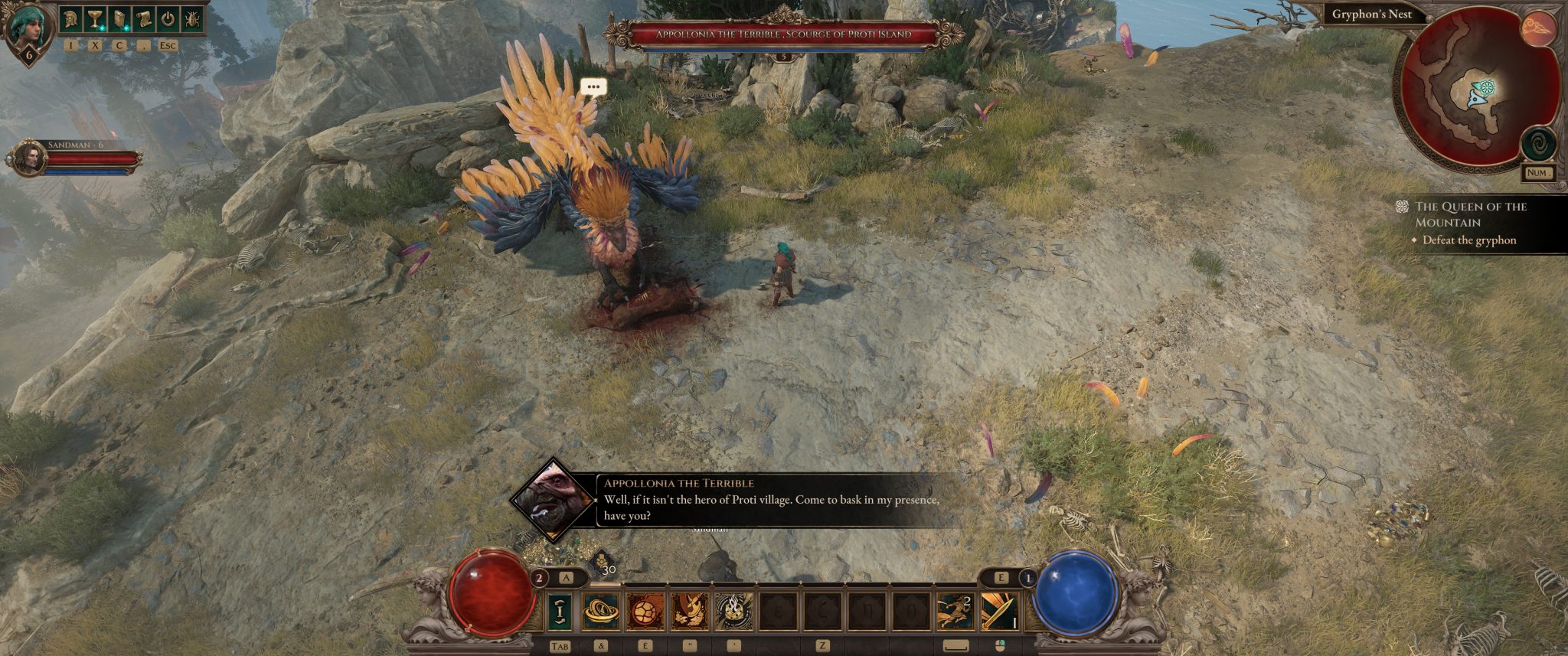
Task: Open the scroll journal icon
Action: [144, 20]
